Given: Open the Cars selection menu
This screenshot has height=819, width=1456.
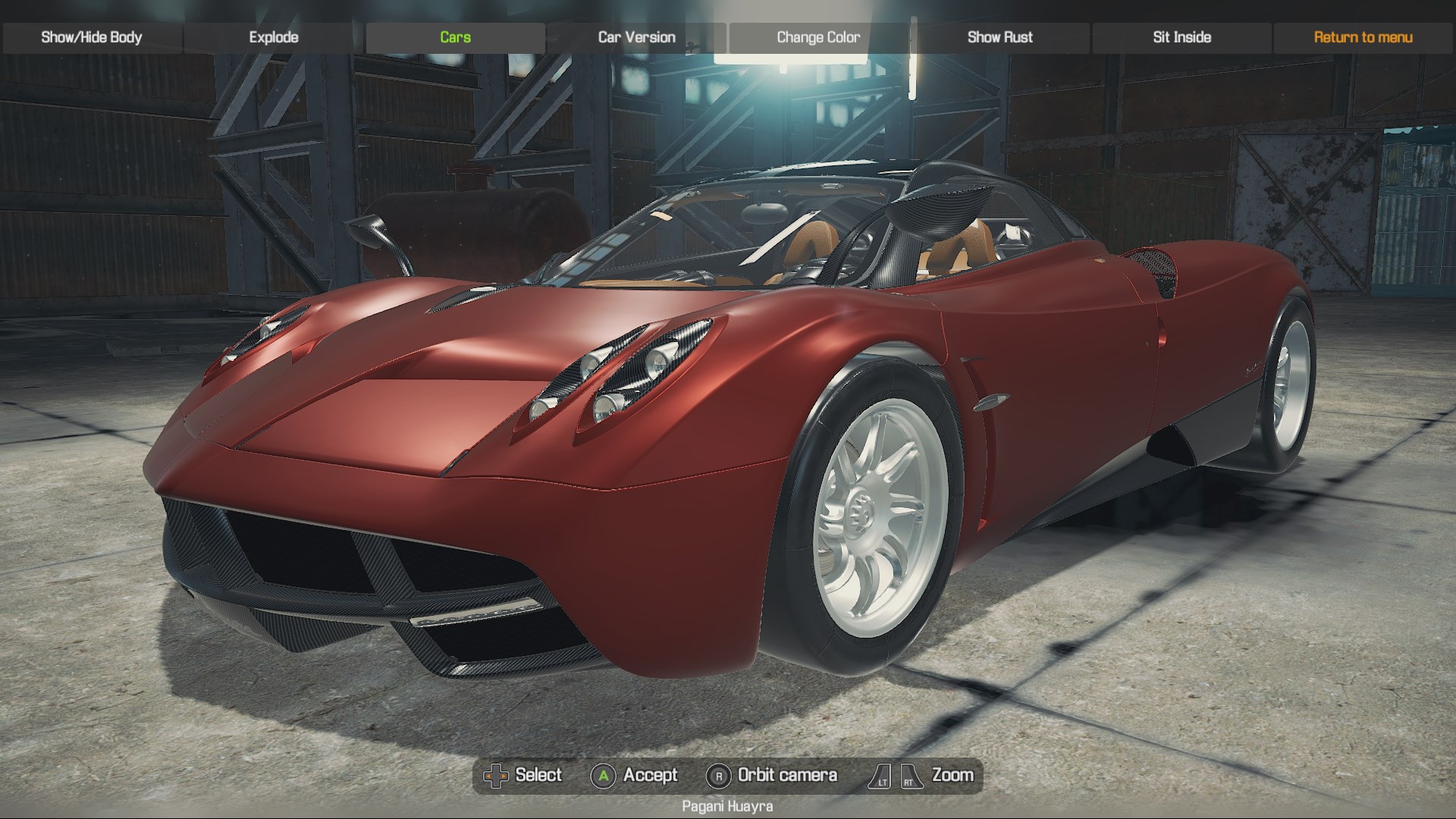Looking at the screenshot, I should click(455, 37).
